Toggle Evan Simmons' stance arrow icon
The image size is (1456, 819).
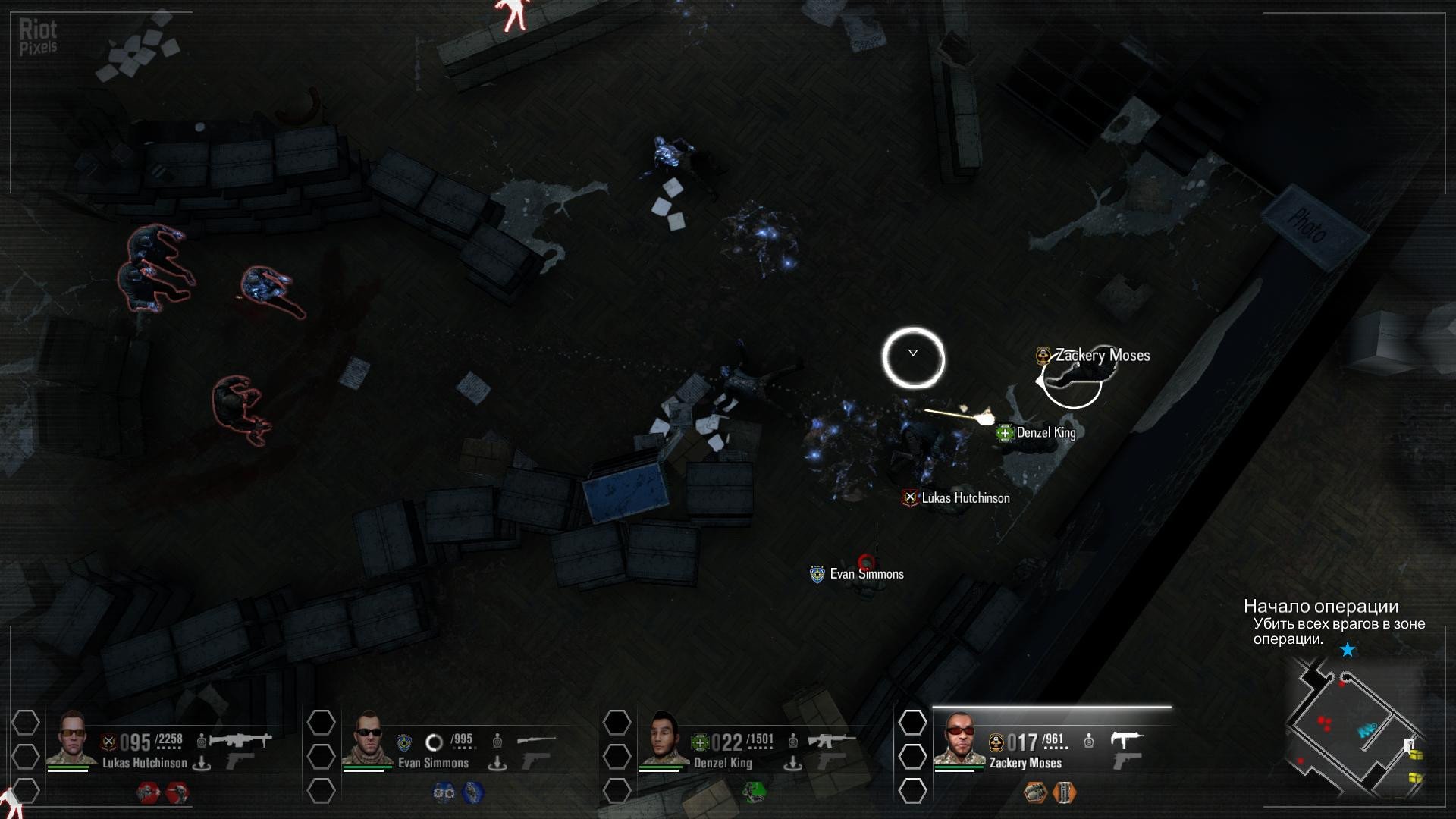497,763
